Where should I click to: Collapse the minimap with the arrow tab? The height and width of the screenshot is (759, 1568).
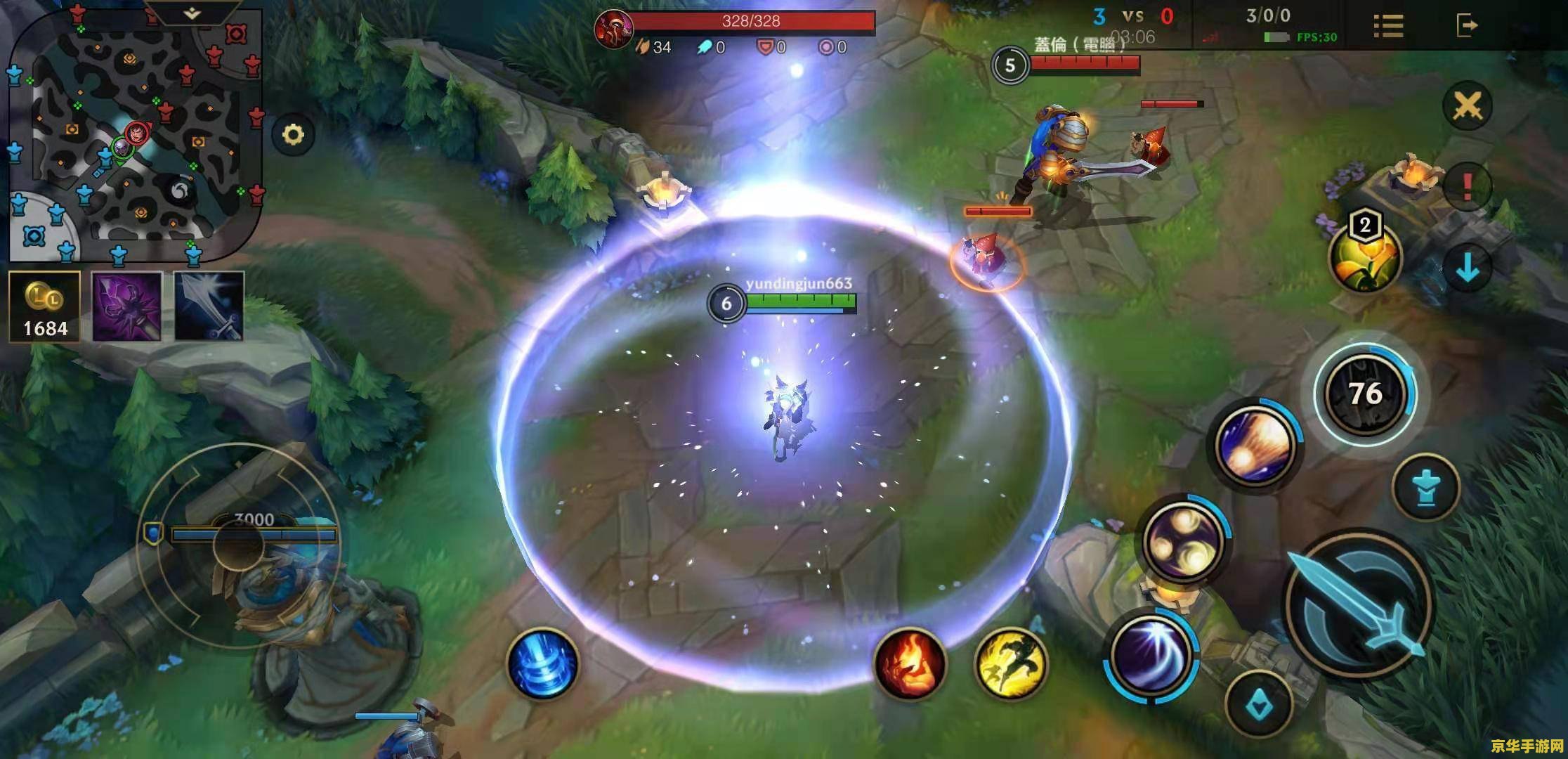coord(192,13)
